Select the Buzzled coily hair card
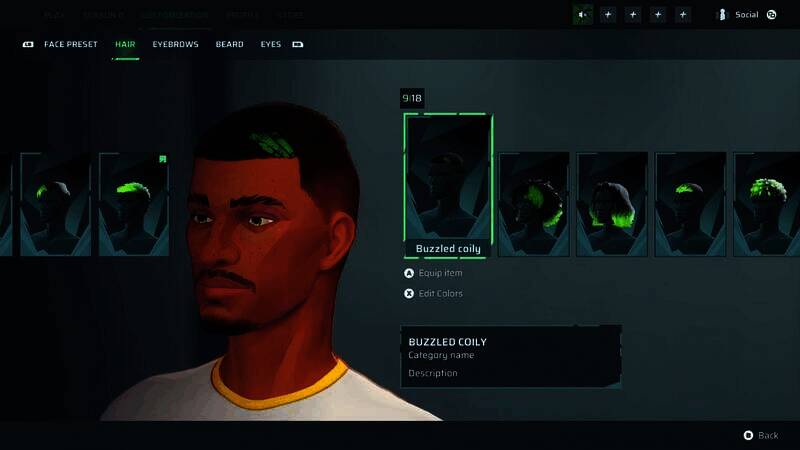The width and height of the screenshot is (800, 450). click(x=447, y=185)
